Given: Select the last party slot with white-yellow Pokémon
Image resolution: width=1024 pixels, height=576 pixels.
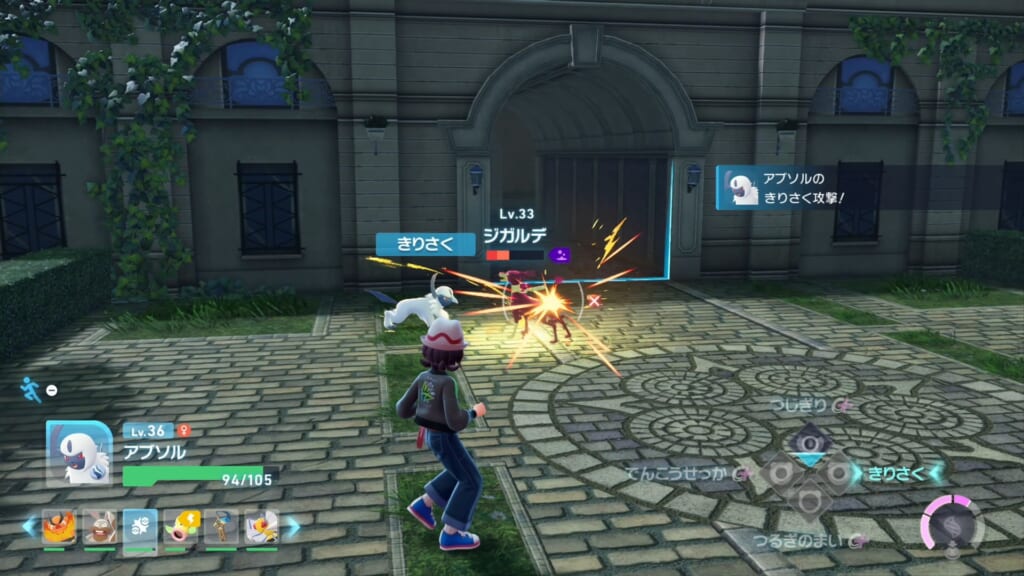Looking at the screenshot, I should (261, 526).
